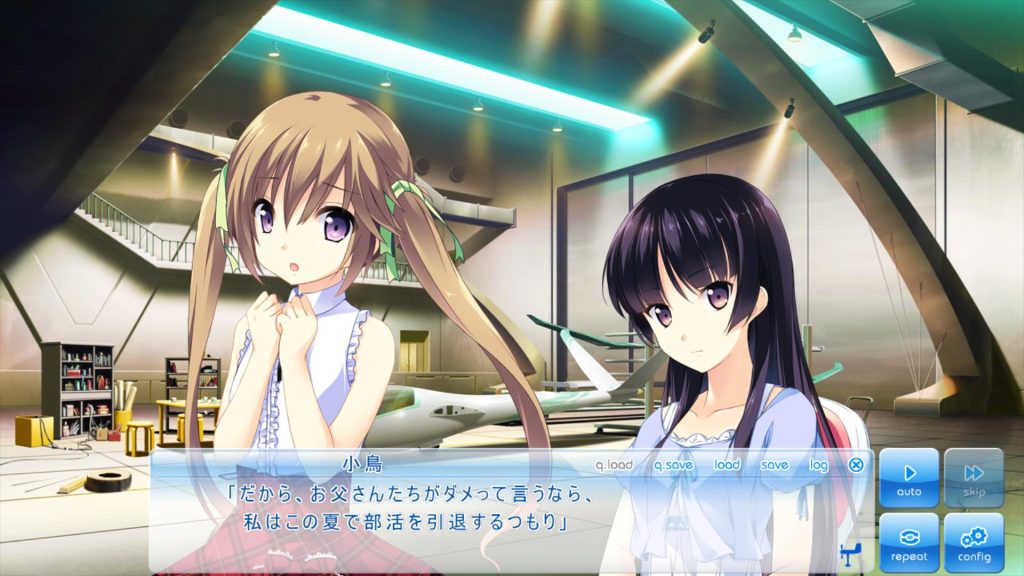Screen dimensions: 1024x576
Task: Show the dialogue log
Action: click(x=818, y=465)
